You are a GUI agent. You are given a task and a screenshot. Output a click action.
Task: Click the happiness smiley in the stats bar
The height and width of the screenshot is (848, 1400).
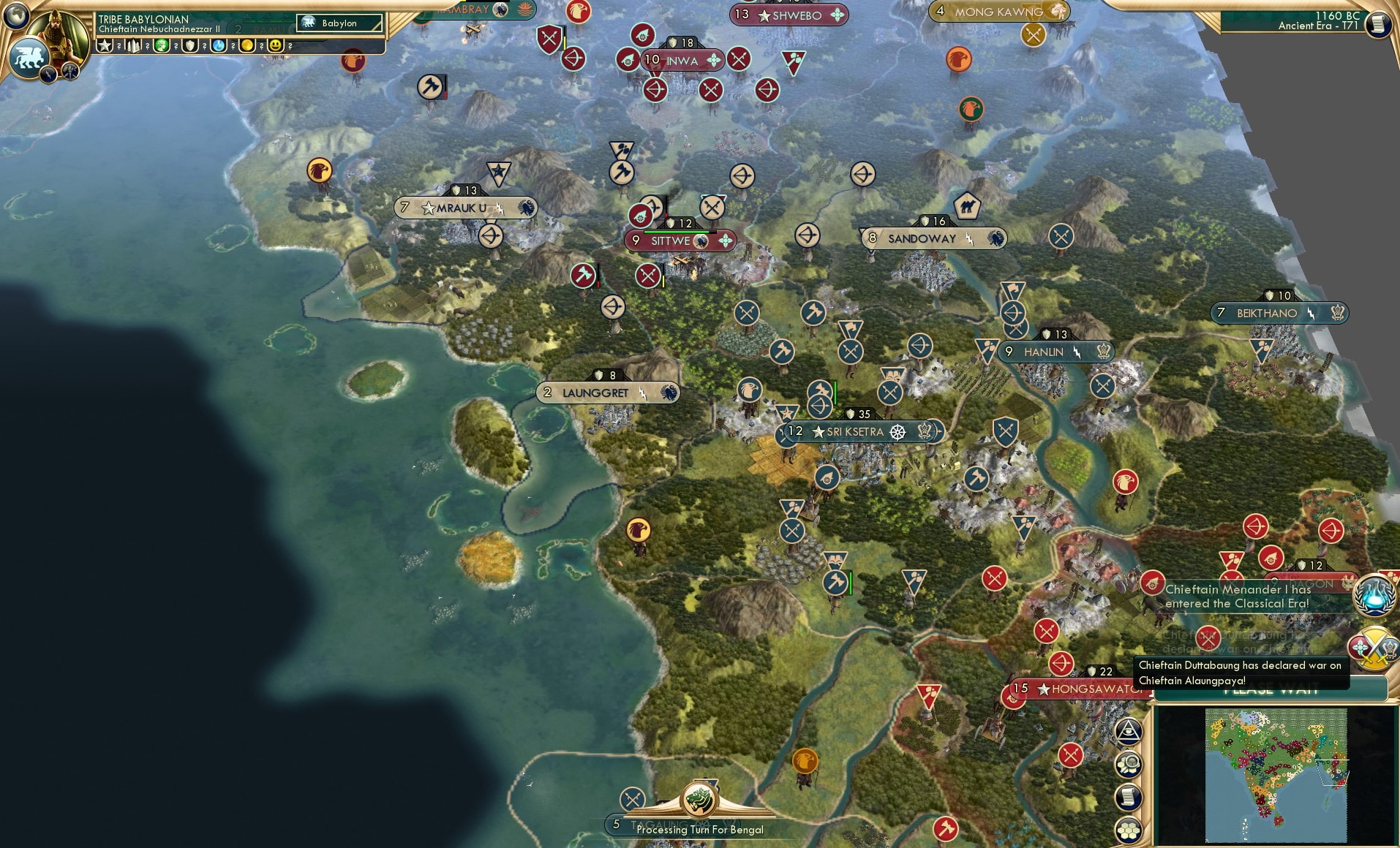pyautogui.click(x=275, y=45)
